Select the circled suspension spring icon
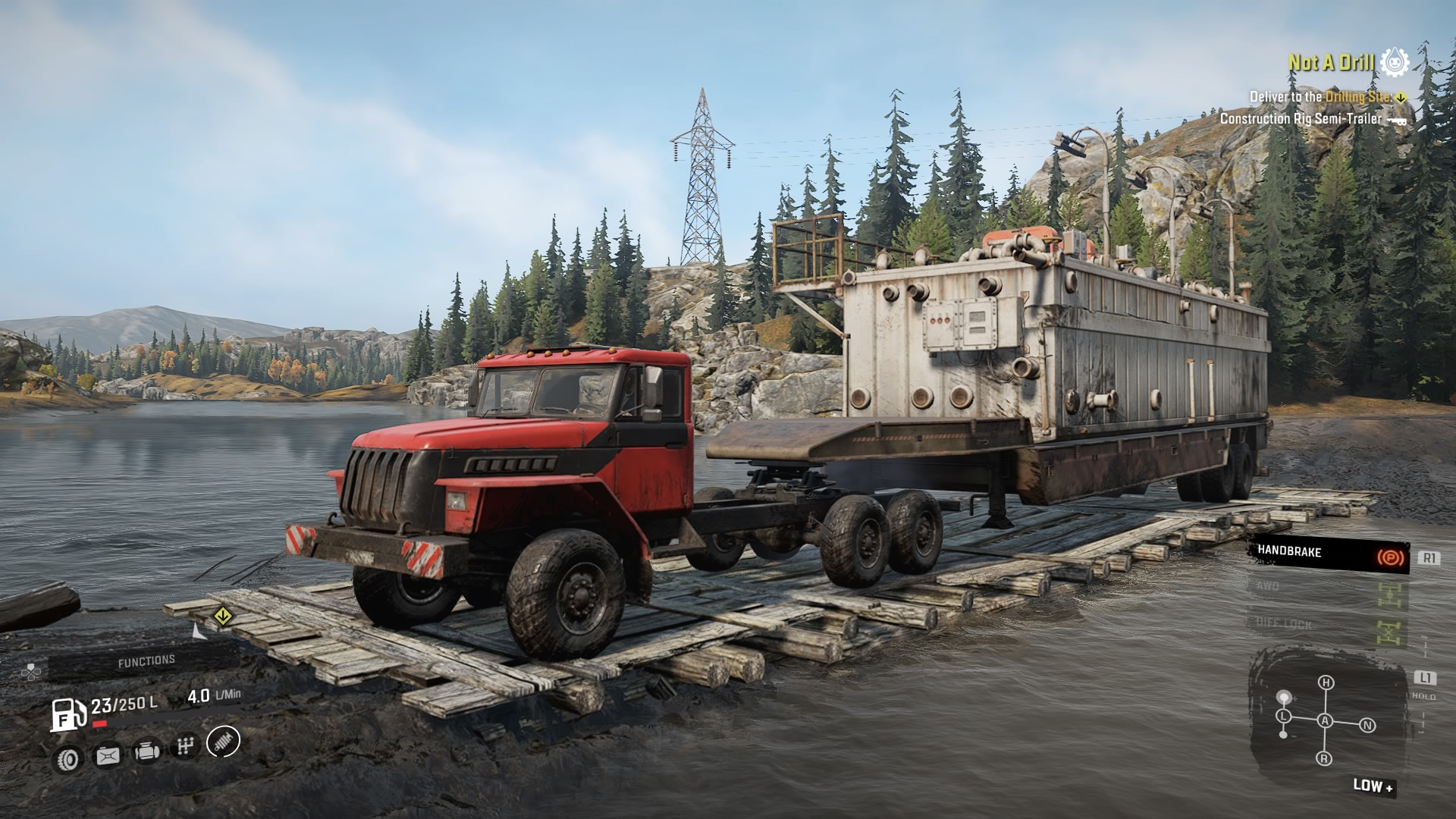 [223, 741]
